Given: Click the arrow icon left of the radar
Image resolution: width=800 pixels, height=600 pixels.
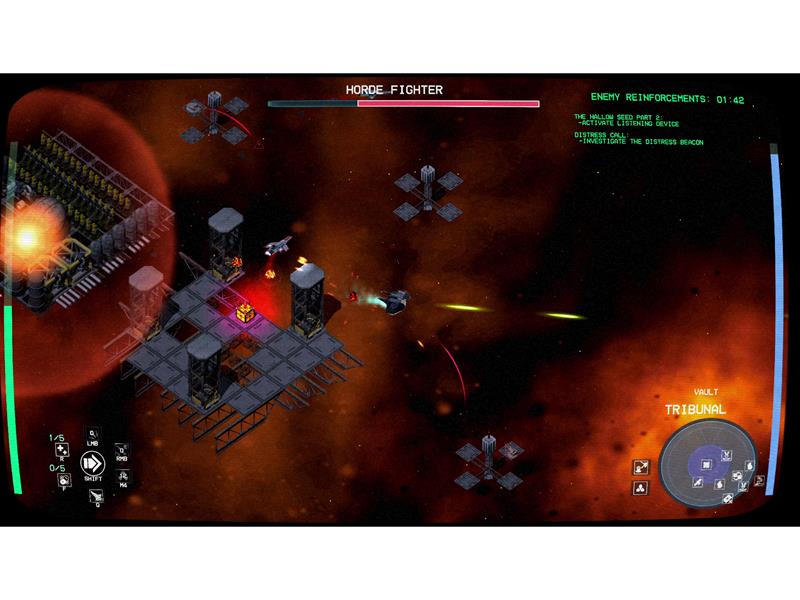Looking at the screenshot, I should pos(640,466).
